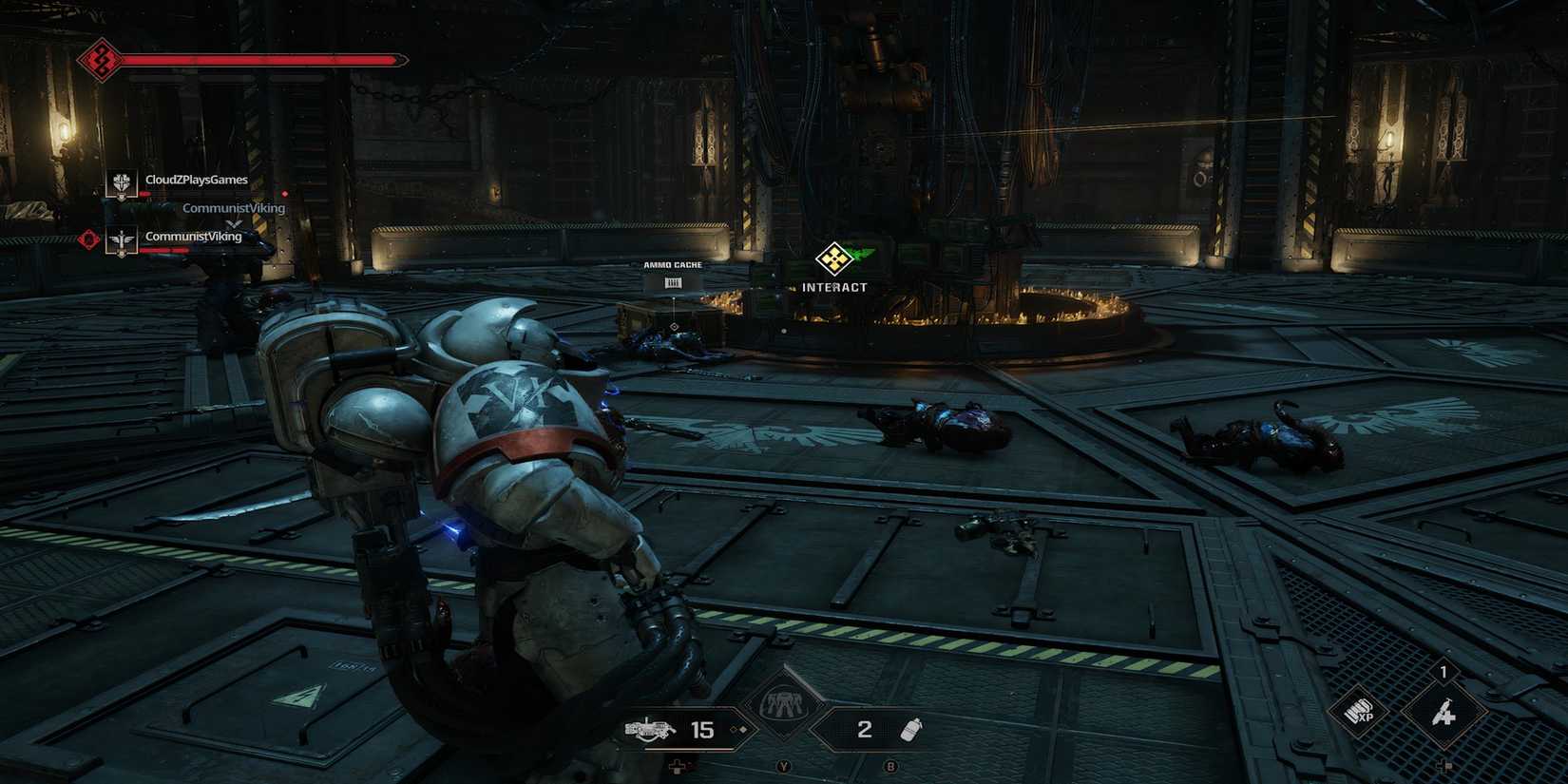Image resolution: width=1568 pixels, height=784 pixels.
Task: Select the grenade equipment icon
Action: click(910, 730)
